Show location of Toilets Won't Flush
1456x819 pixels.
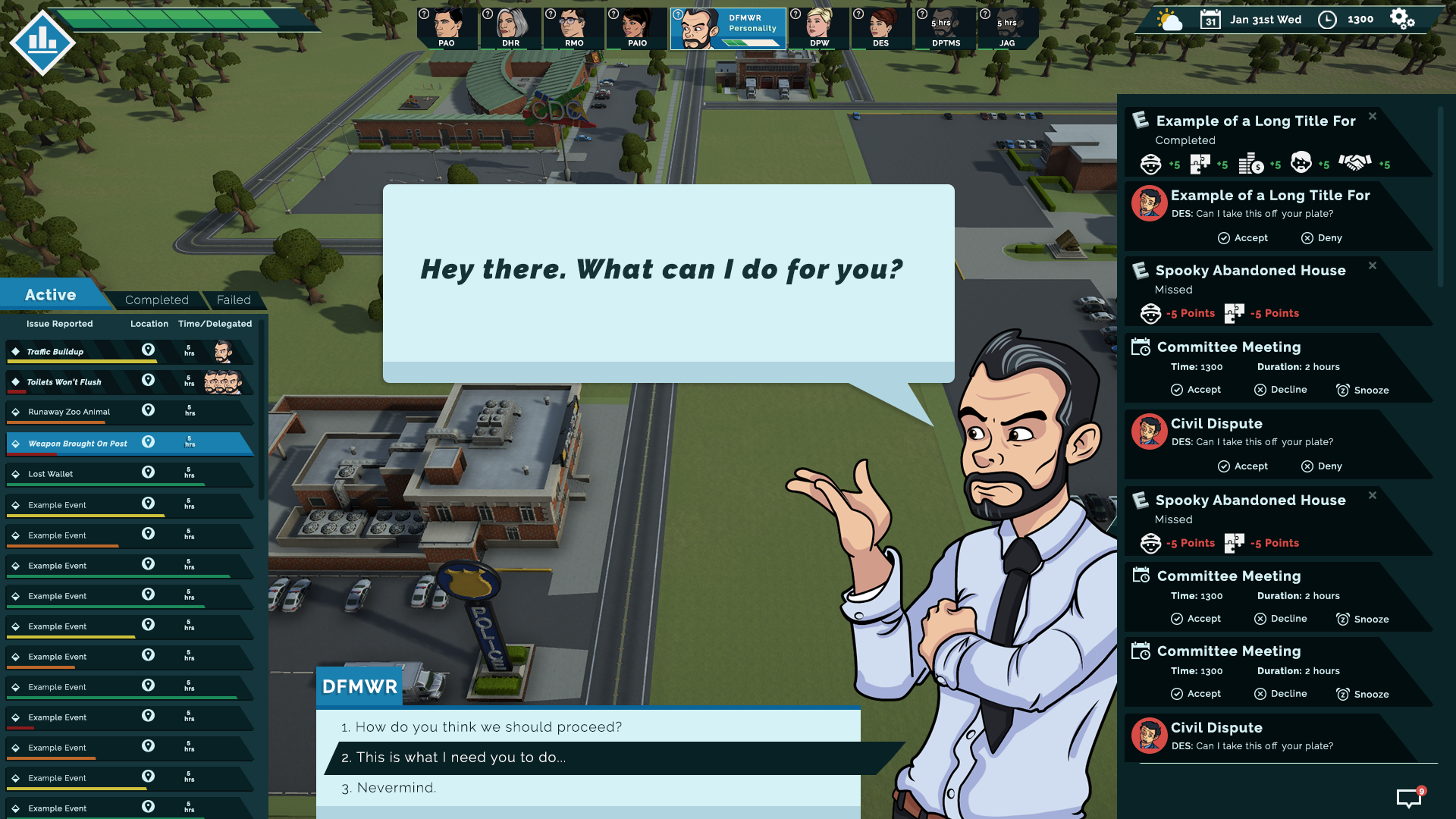[x=149, y=380]
